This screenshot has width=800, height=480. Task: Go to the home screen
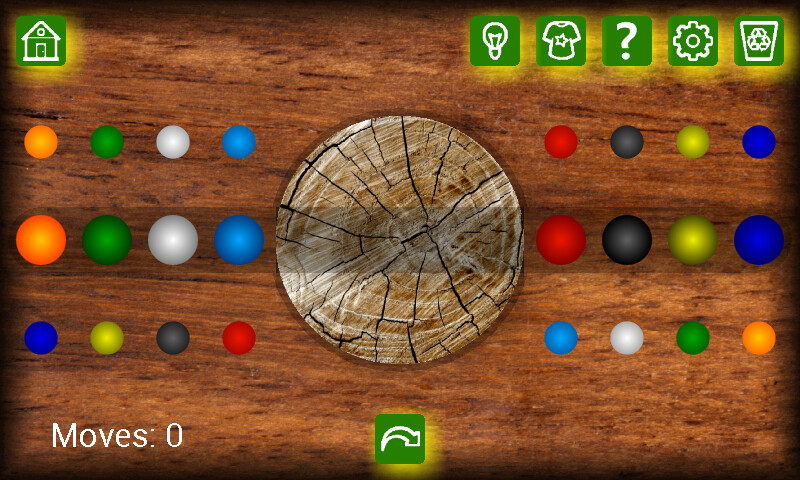[x=40, y=41]
